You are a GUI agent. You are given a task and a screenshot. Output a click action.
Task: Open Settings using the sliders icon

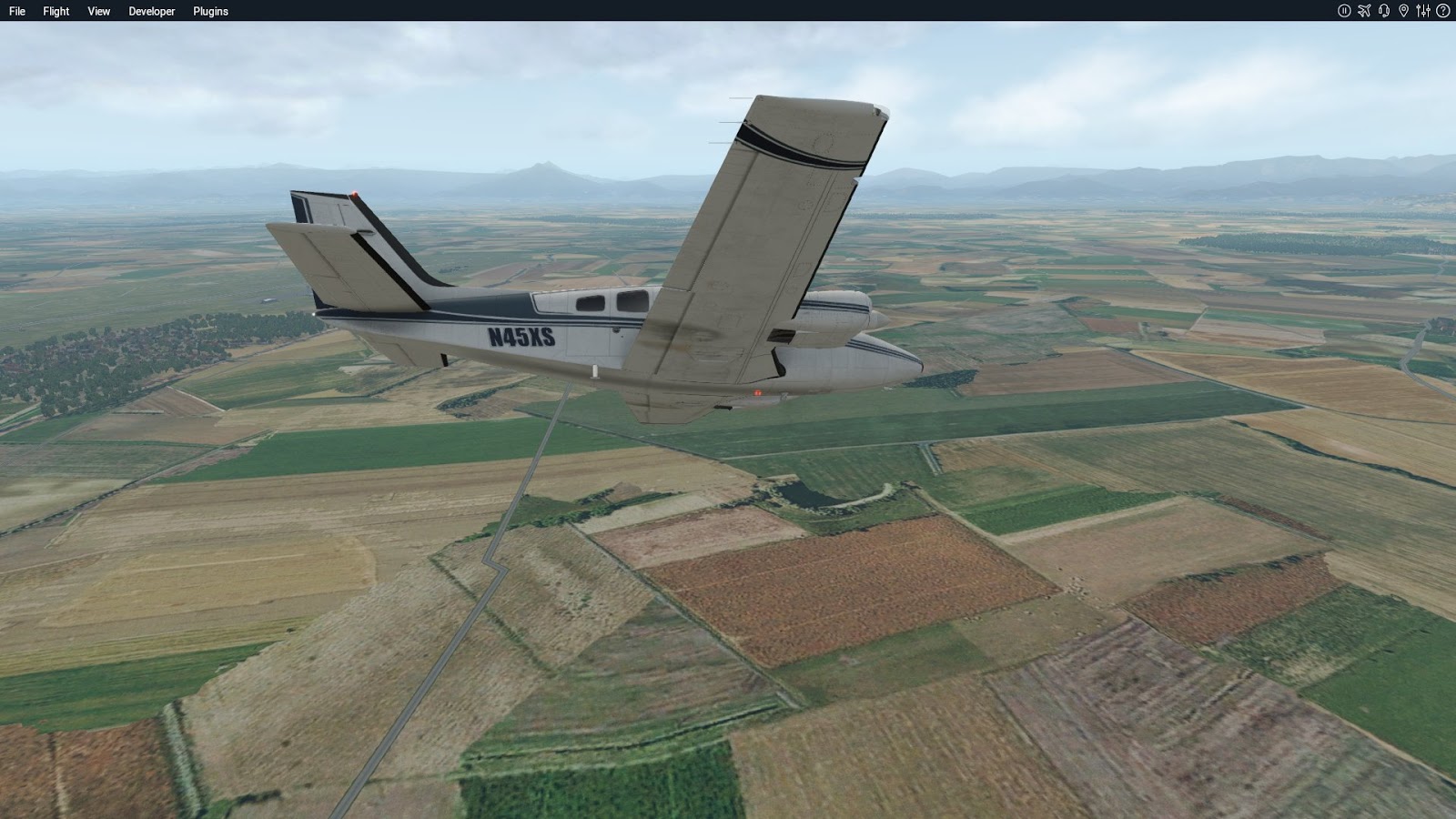(1425, 10)
